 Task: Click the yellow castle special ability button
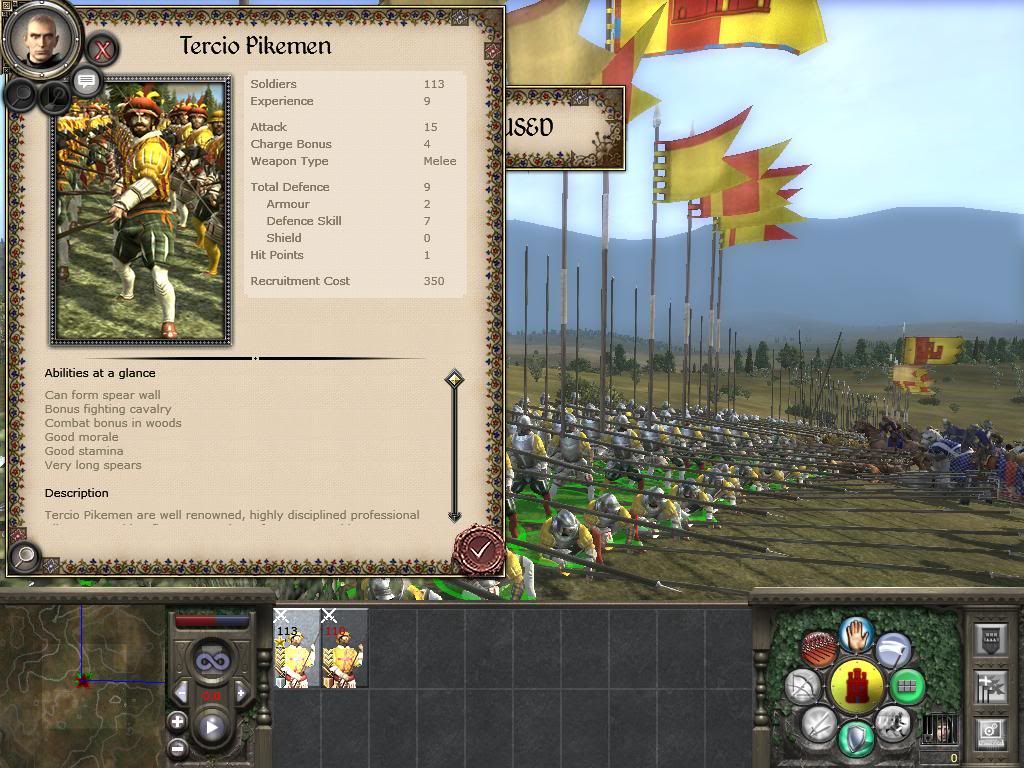click(x=857, y=686)
